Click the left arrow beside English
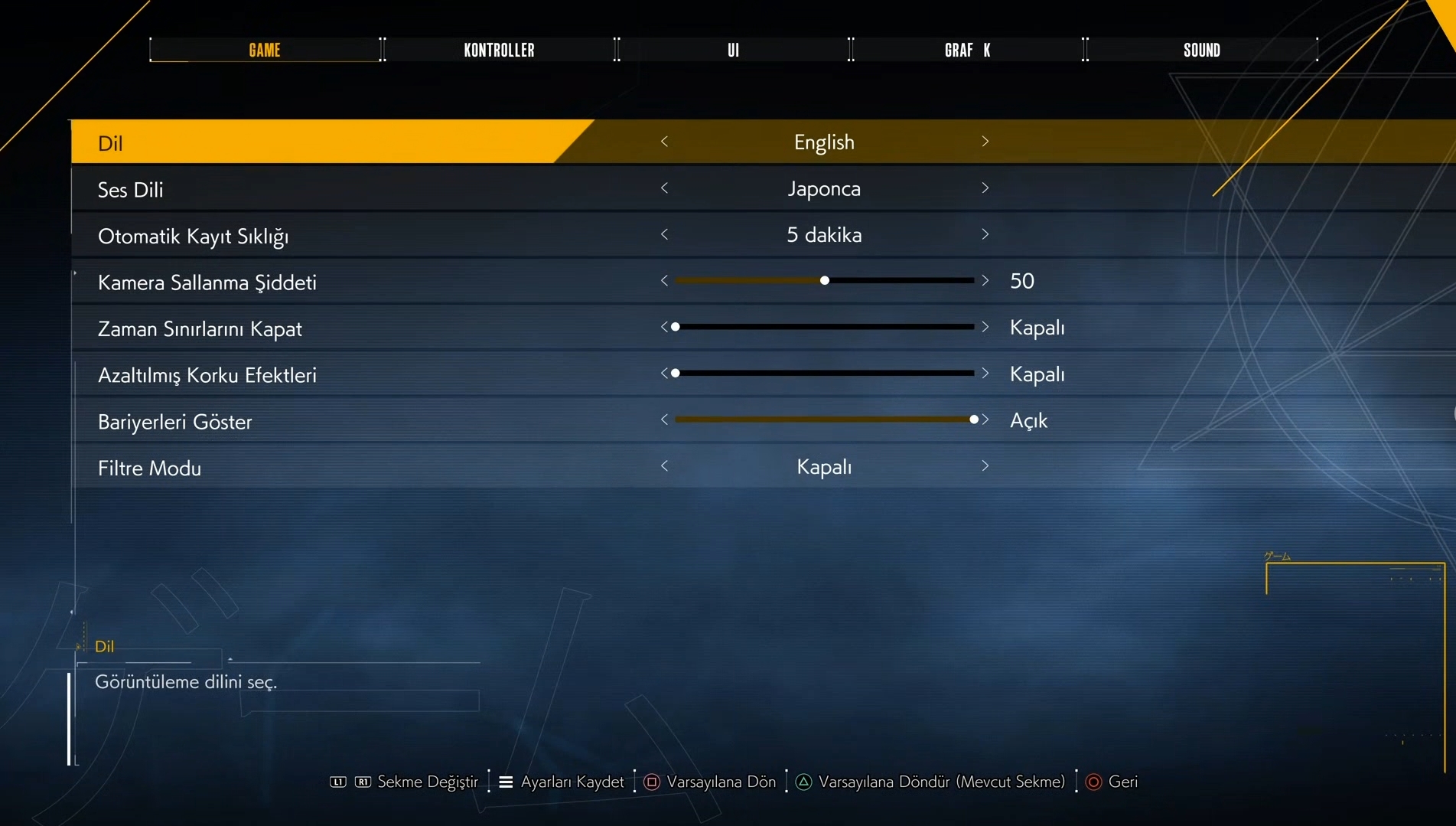This screenshot has height=826, width=1456. (664, 142)
